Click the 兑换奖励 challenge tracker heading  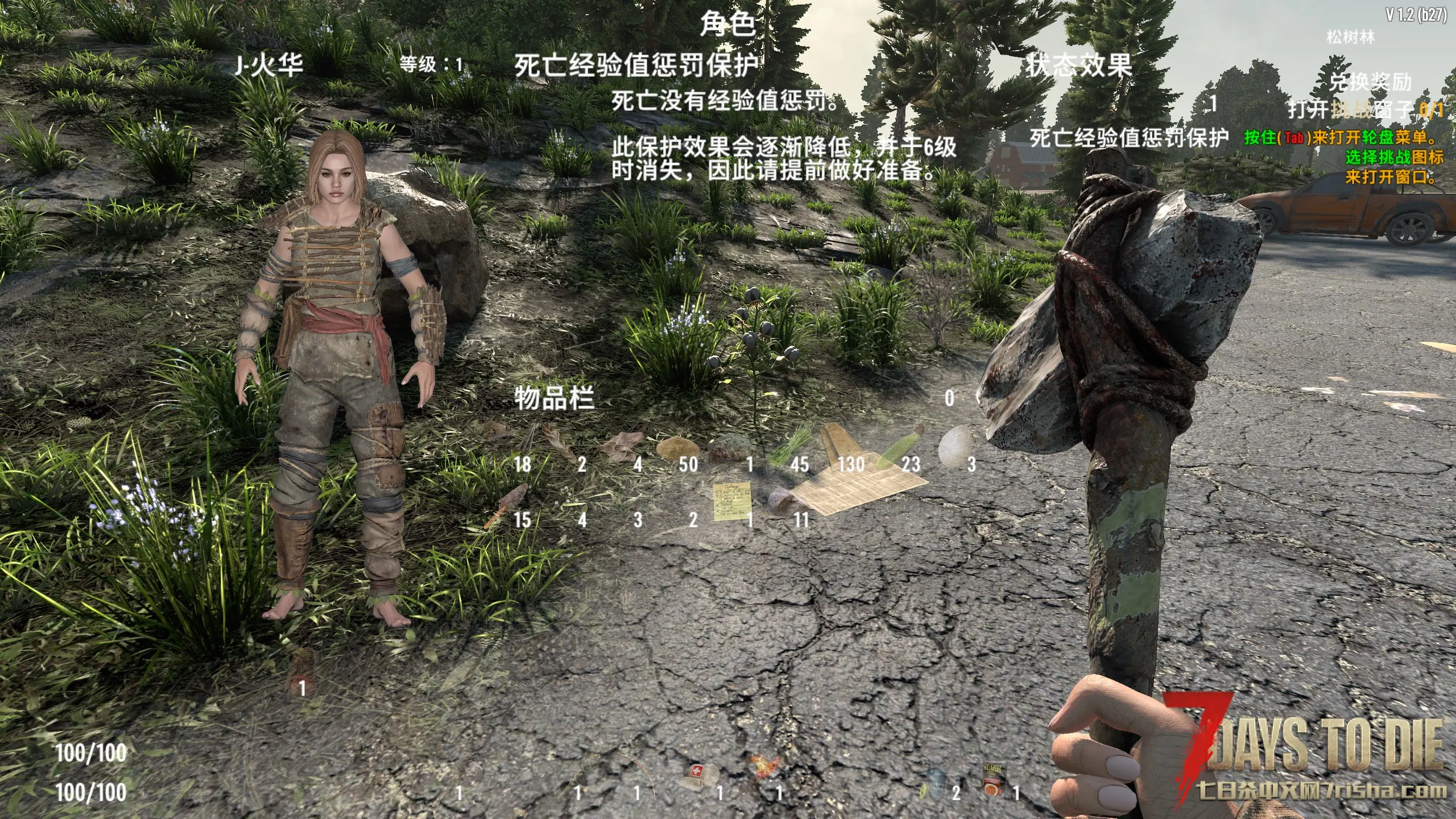[x=1370, y=82]
